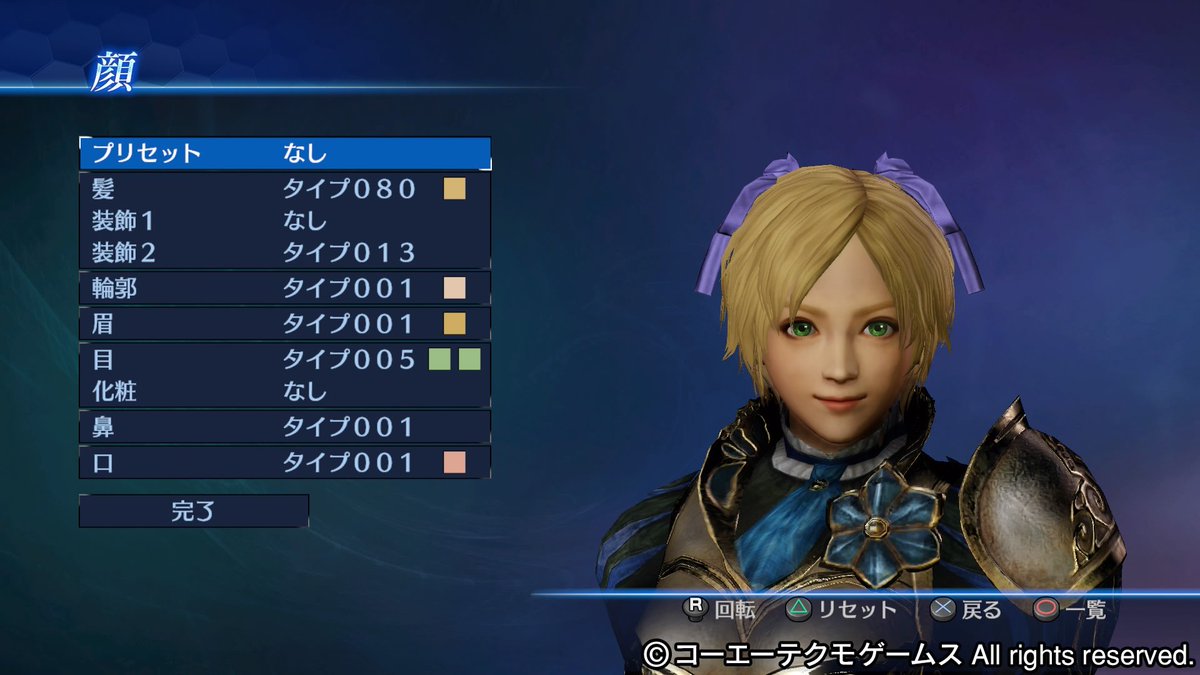The image size is (1200, 675).
Task: Select the プリセット (preset) row
Action: tap(284, 153)
